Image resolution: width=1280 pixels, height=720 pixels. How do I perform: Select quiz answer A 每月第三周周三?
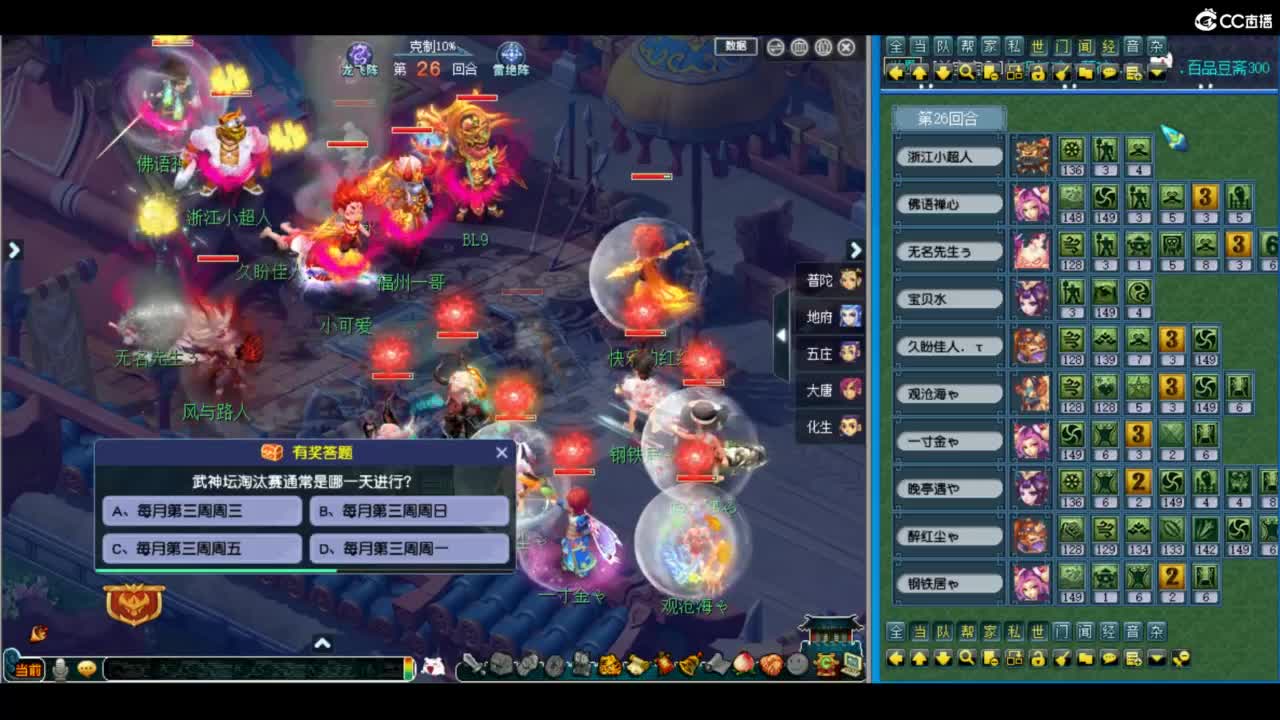coord(200,512)
